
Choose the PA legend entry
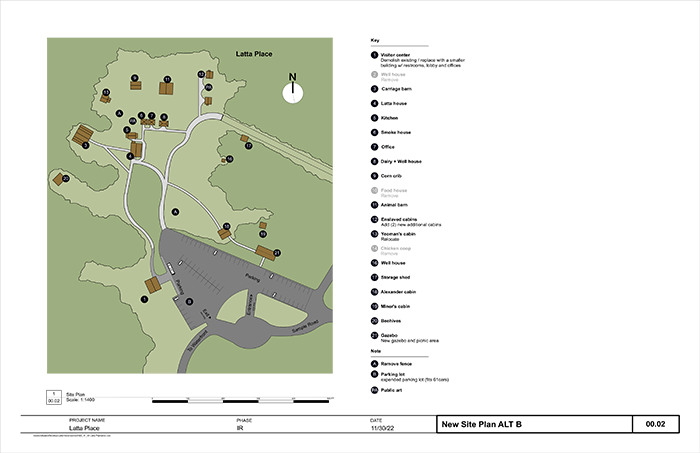pos(374,389)
